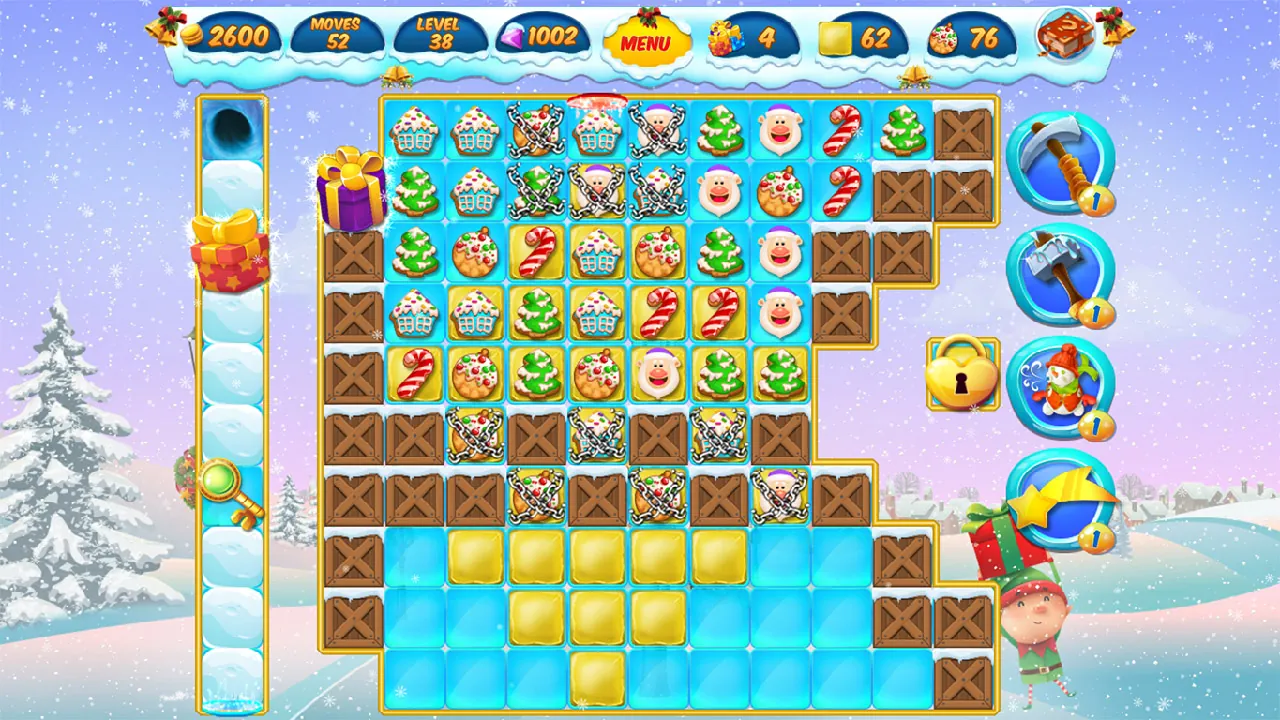This screenshot has width=1280, height=720.
Task: Click the Level 38 indicator
Action: [437, 35]
